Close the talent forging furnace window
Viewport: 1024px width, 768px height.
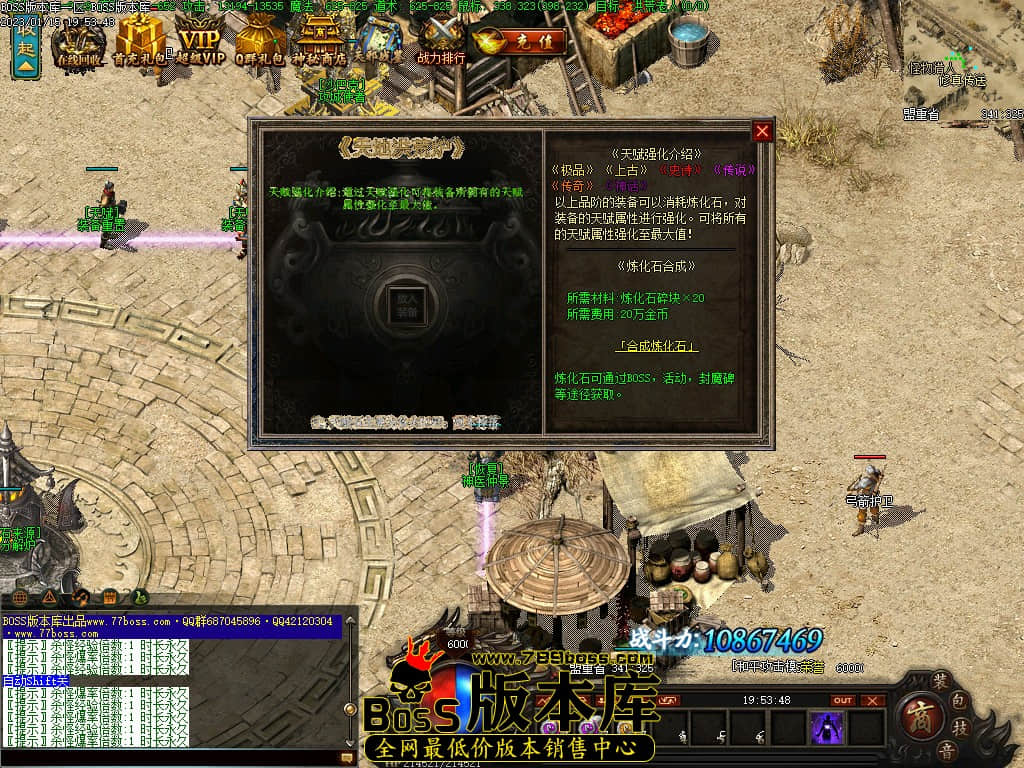coord(763,131)
